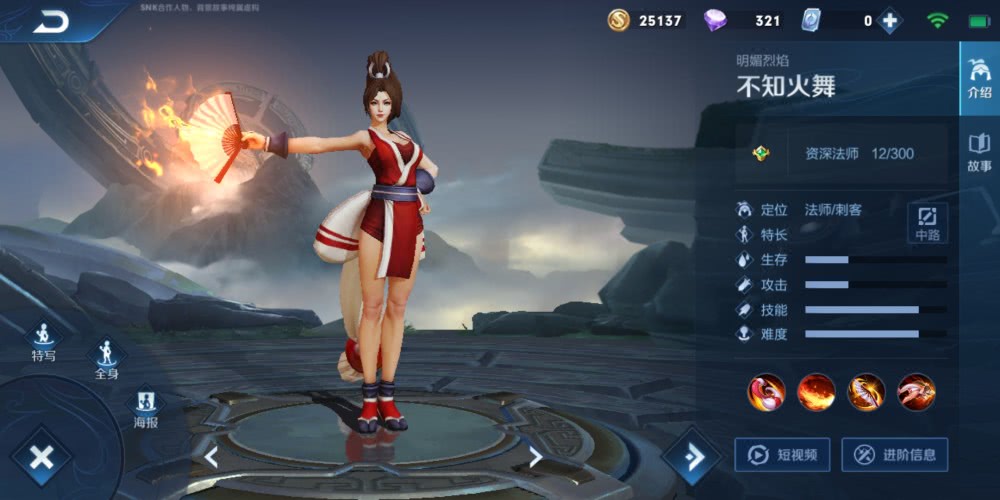Switch to 特写 close-up view
Image resolution: width=1000 pixels, height=500 pixels.
point(43,341)
